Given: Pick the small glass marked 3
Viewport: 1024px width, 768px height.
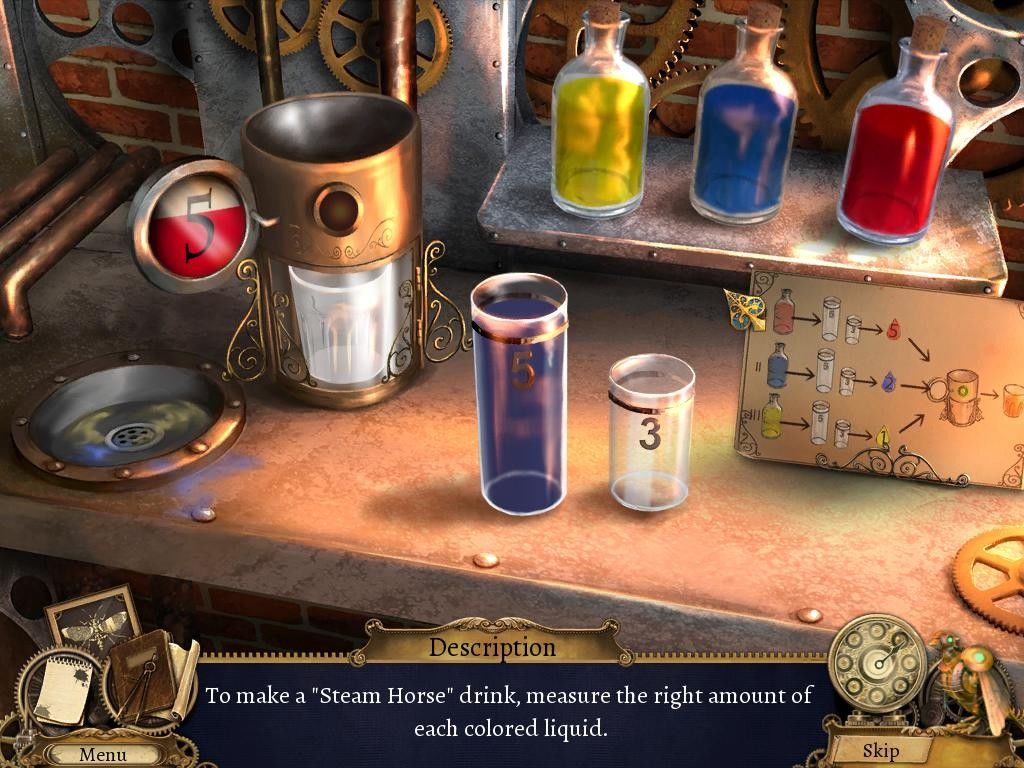Looking at the screenshot, I should click(651, 435).
